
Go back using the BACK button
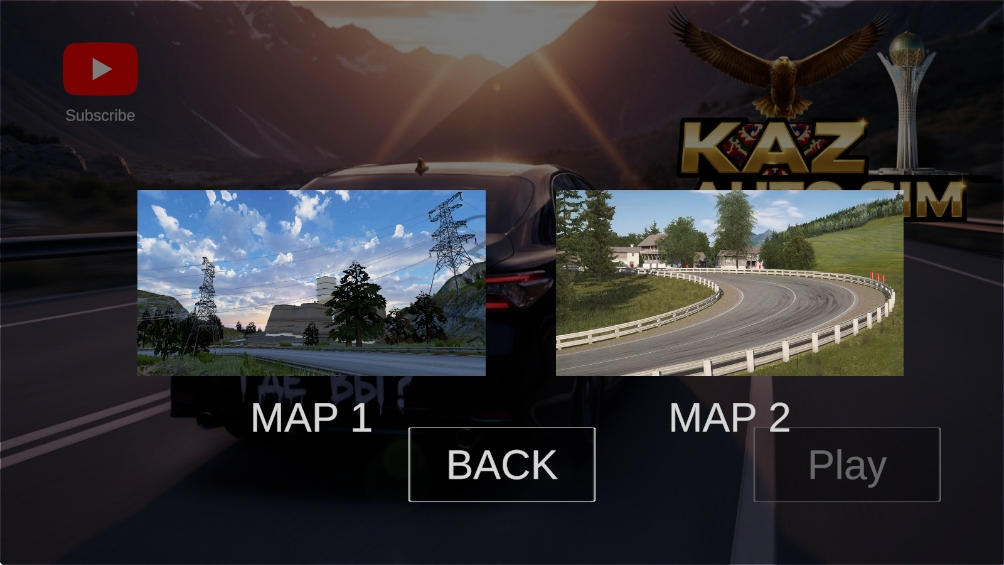(502, 465)
